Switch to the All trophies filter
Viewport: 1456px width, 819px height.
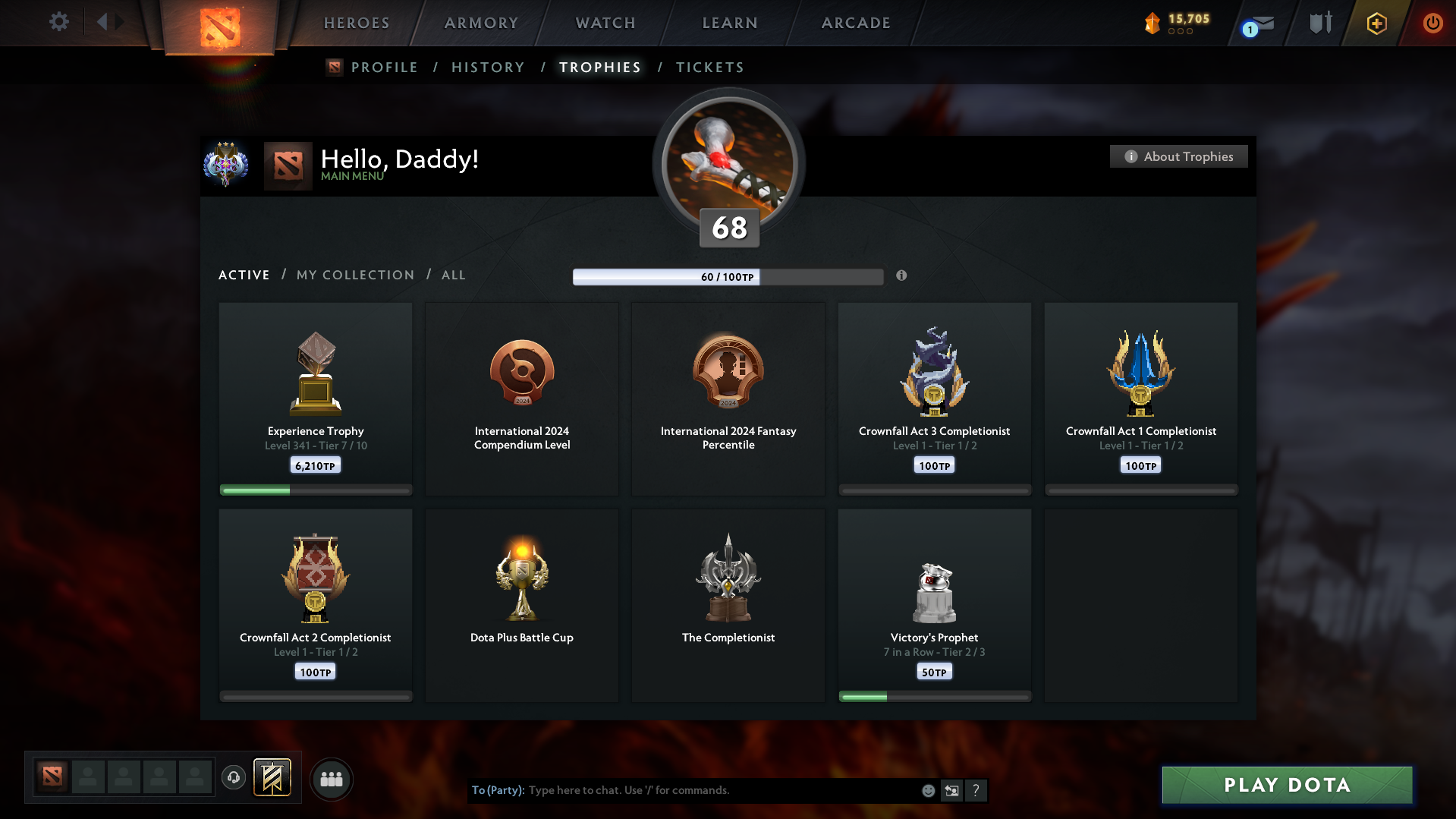click(x=453, y=275)
